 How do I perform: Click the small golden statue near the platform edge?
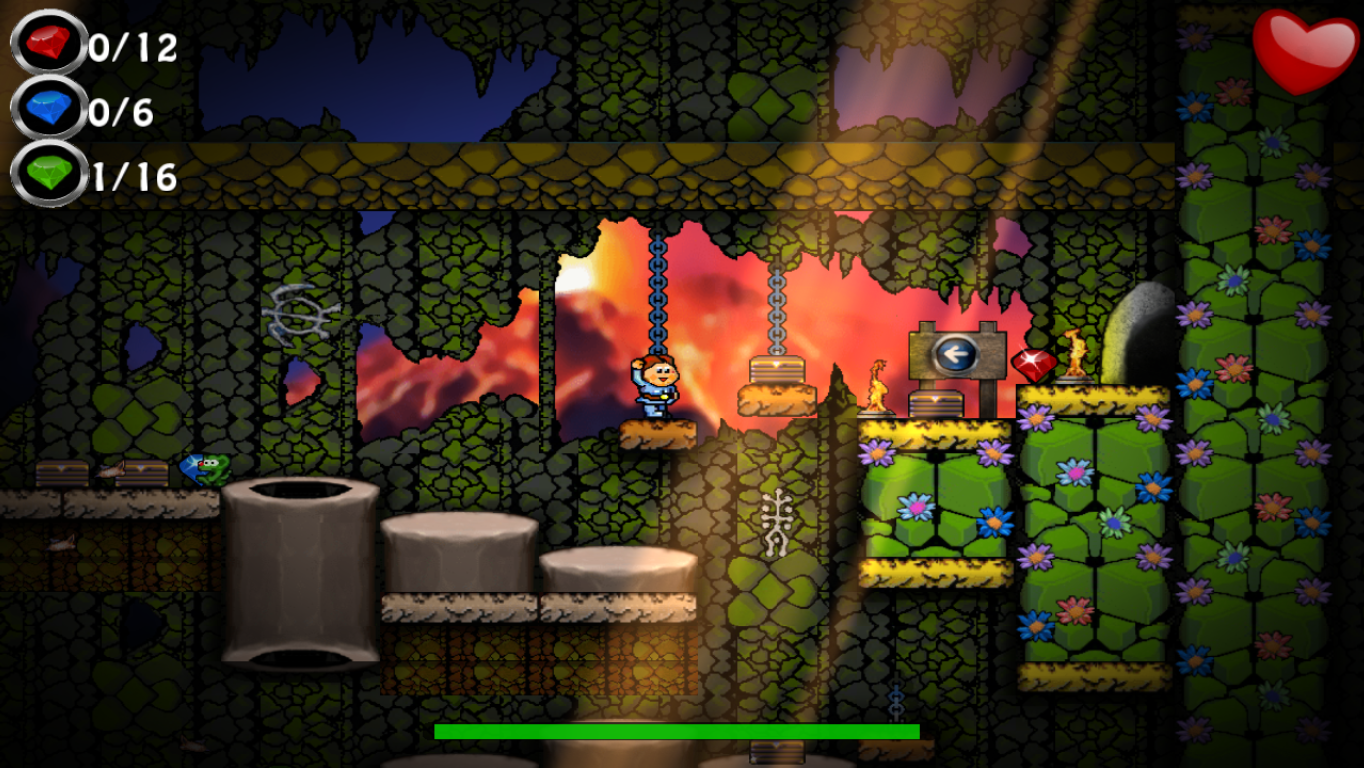click(x=877, y=385)
